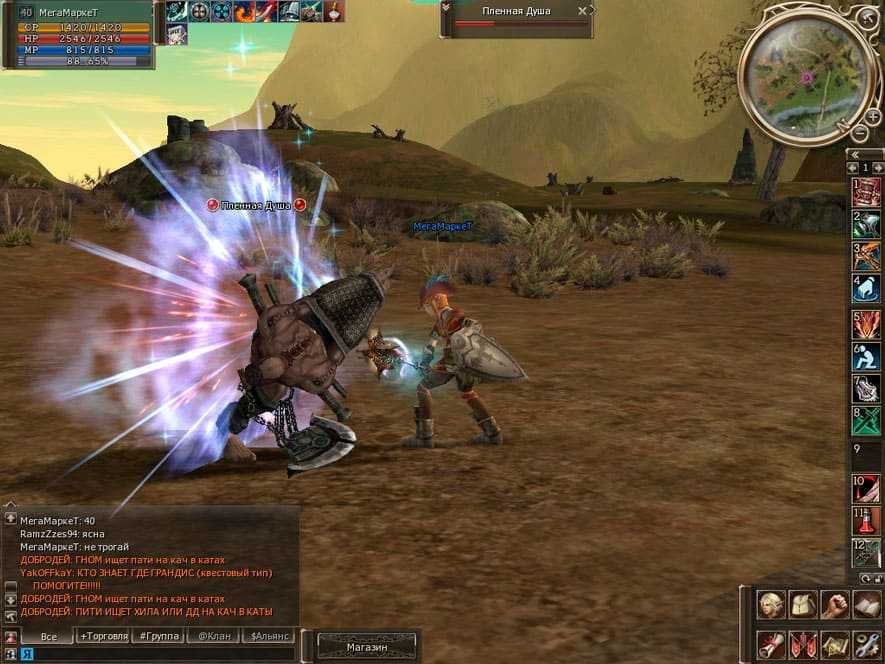Activate the crossed green blades skill in slot 8
This screenshot has height=664, width=885.
866,420
